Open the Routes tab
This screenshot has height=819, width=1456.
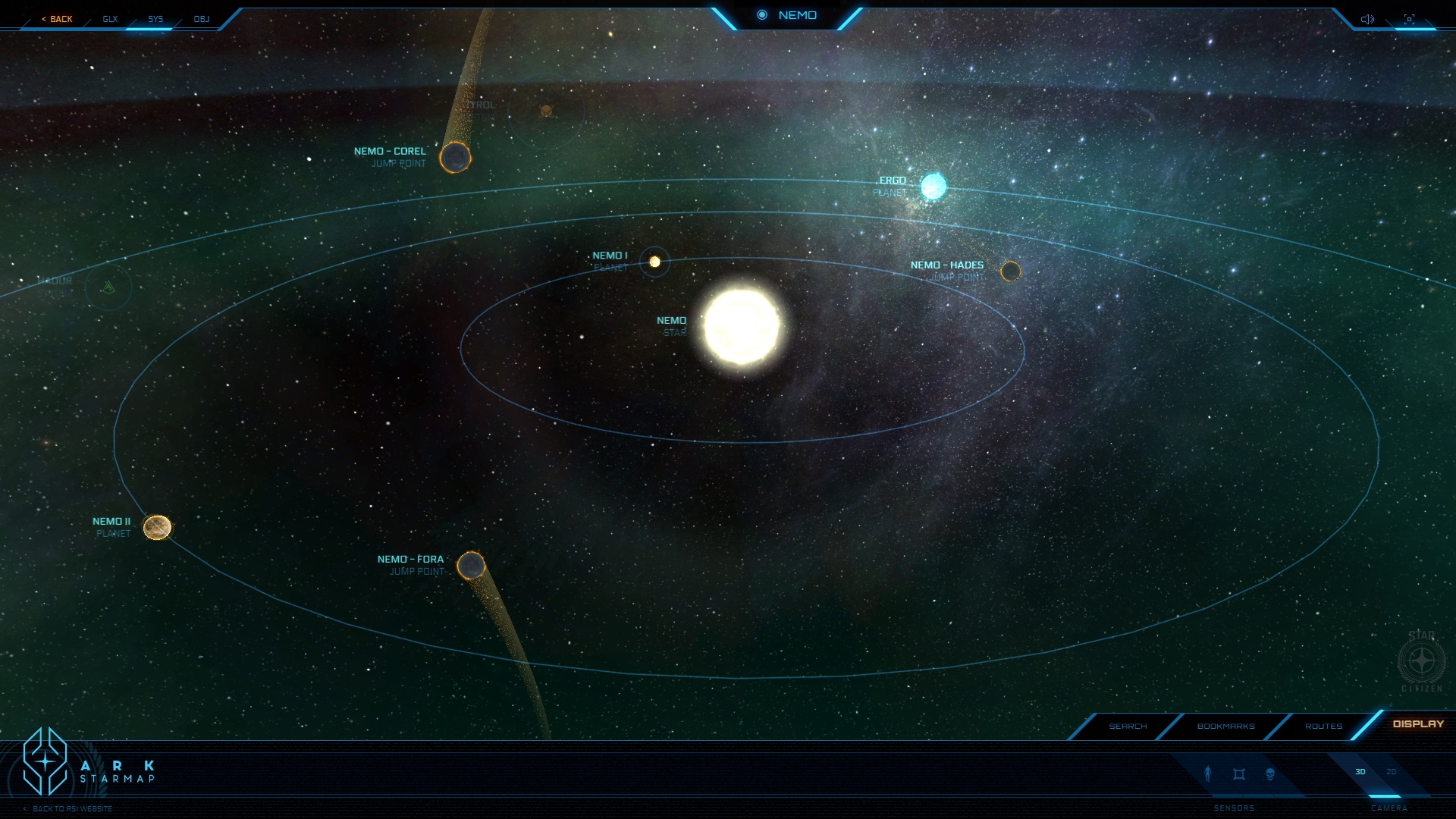[1323, 726]
